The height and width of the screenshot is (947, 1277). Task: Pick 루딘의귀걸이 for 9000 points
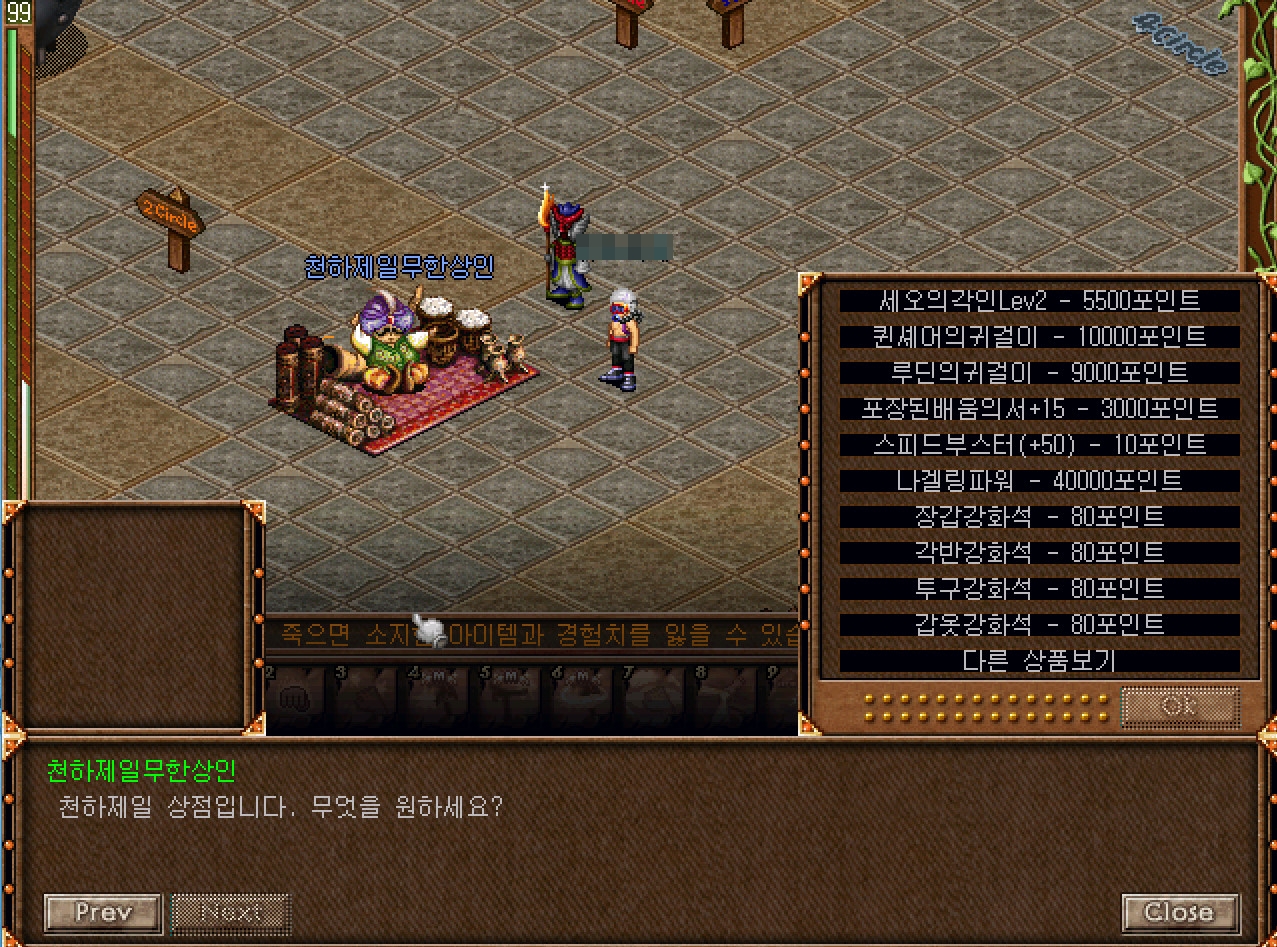(1039, 373)
